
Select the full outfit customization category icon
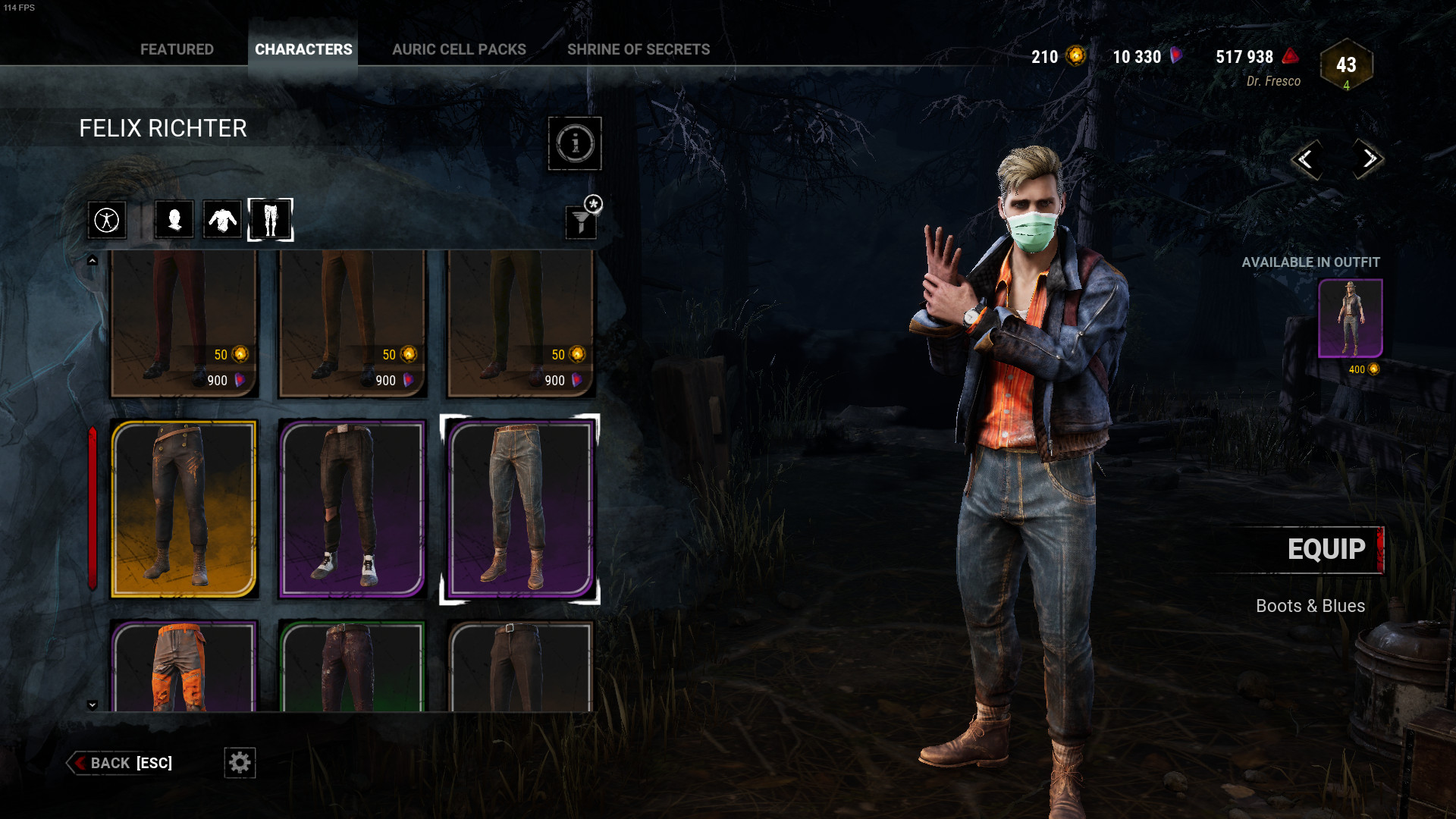click(x=107, y=219)
